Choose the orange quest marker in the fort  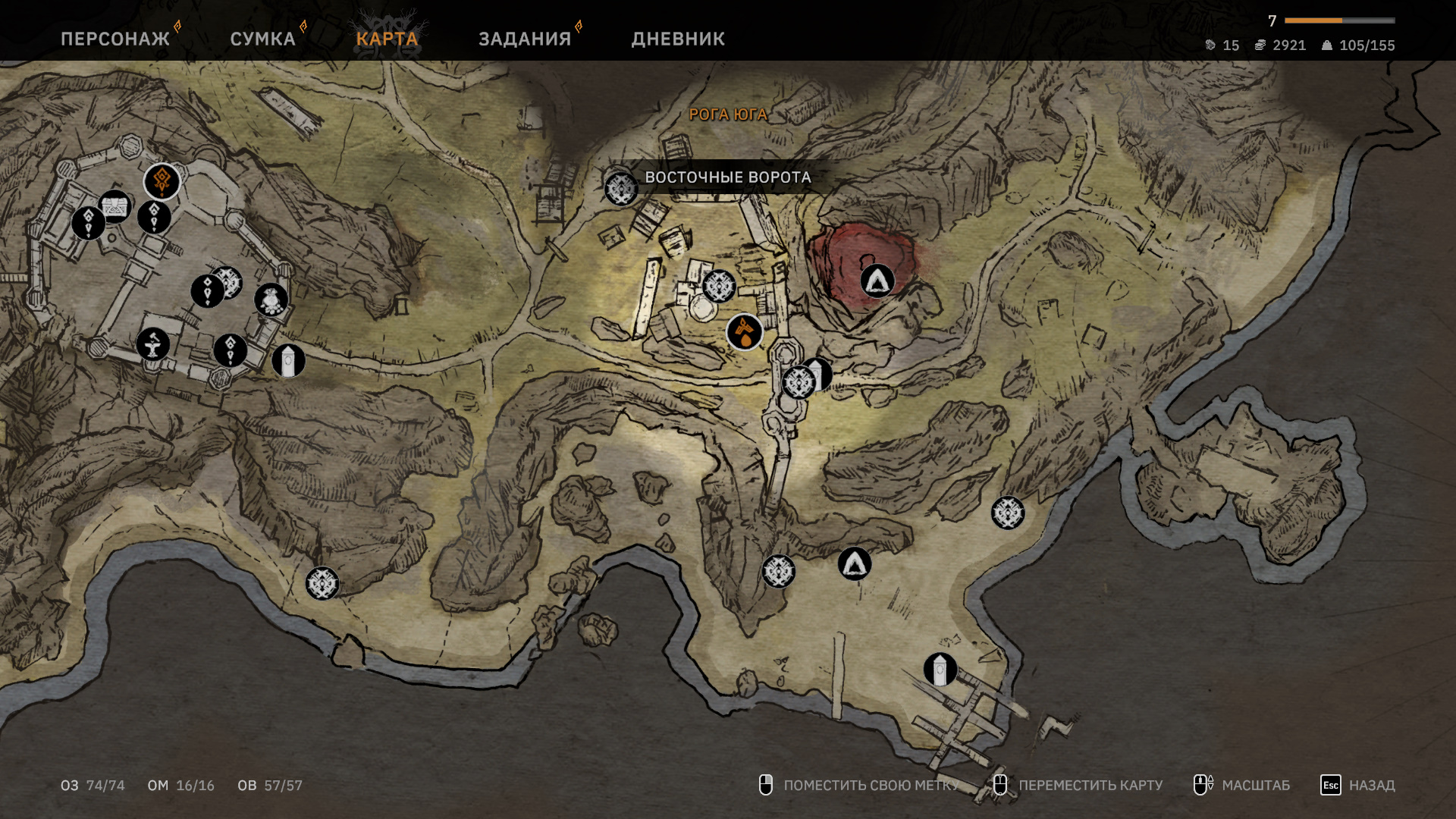pyautogui.click(x=162, y=181)
